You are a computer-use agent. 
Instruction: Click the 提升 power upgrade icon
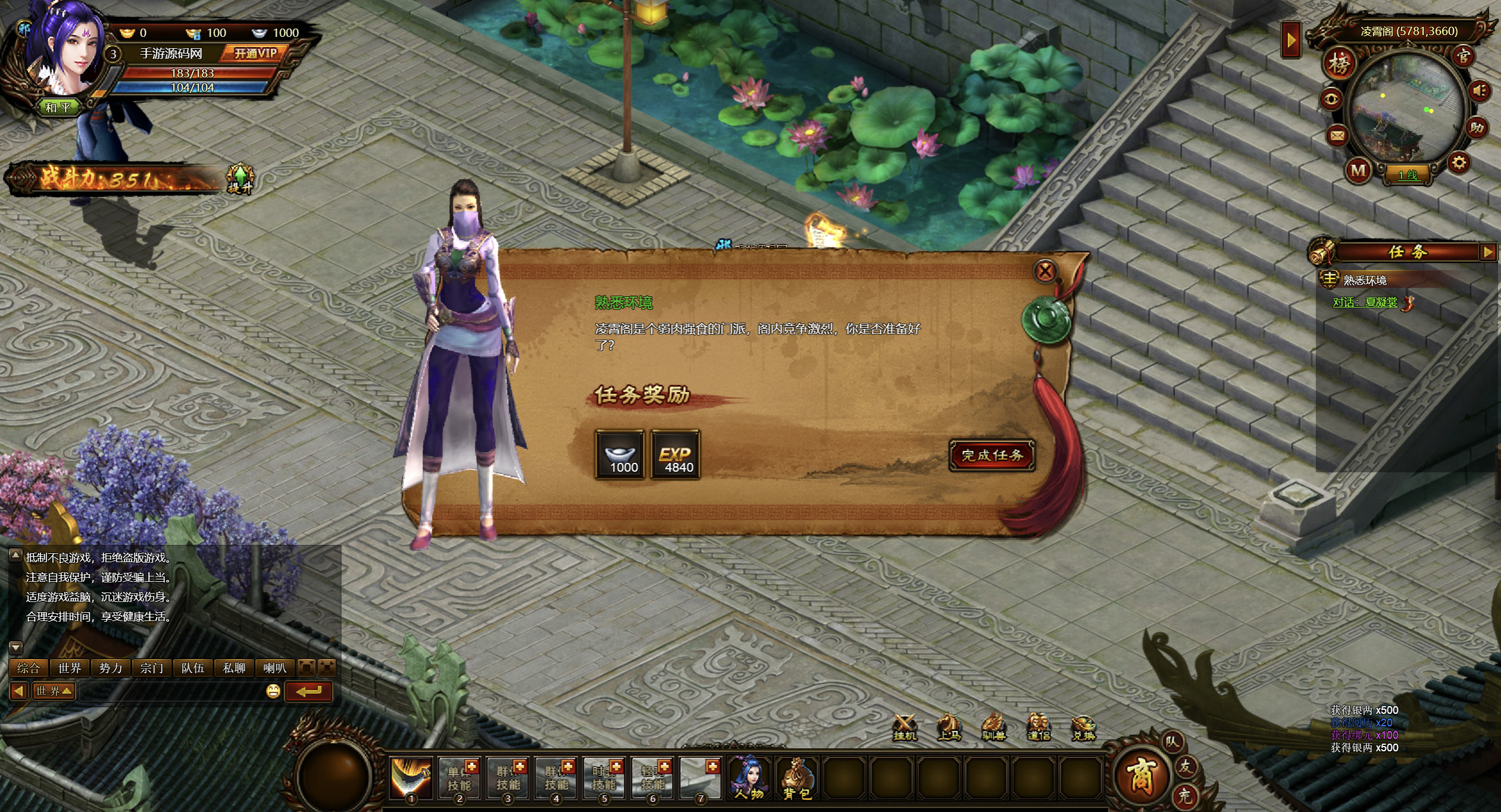click(x=240, y=178)
